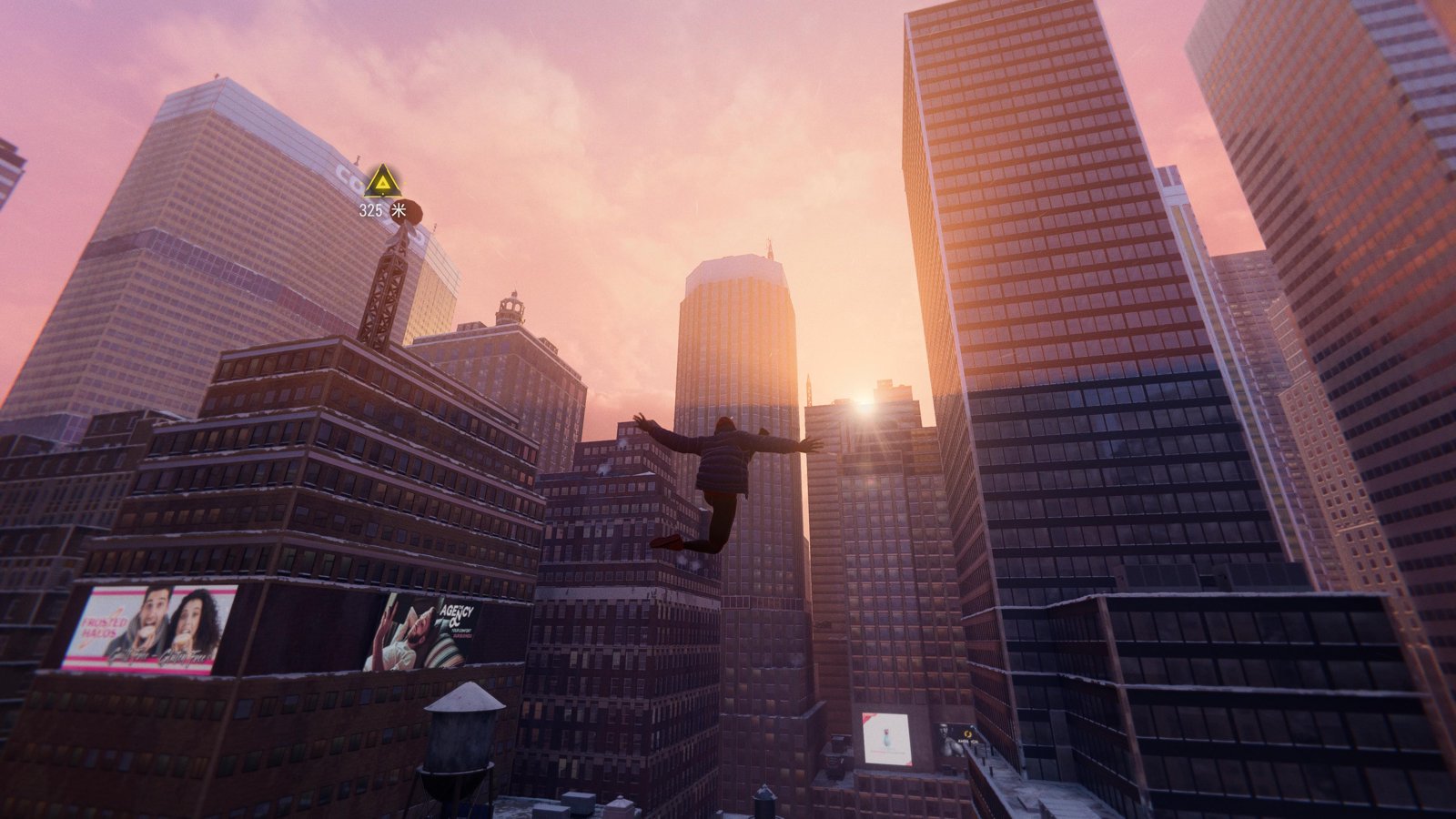Click the yellow triangle objective waypoint marker
The width and height of the screenshot is (1456, 819).
tap(381, 182)
